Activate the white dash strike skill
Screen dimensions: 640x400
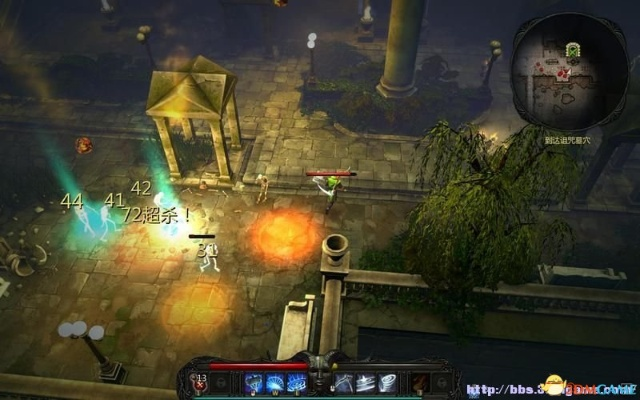(365, 382)
